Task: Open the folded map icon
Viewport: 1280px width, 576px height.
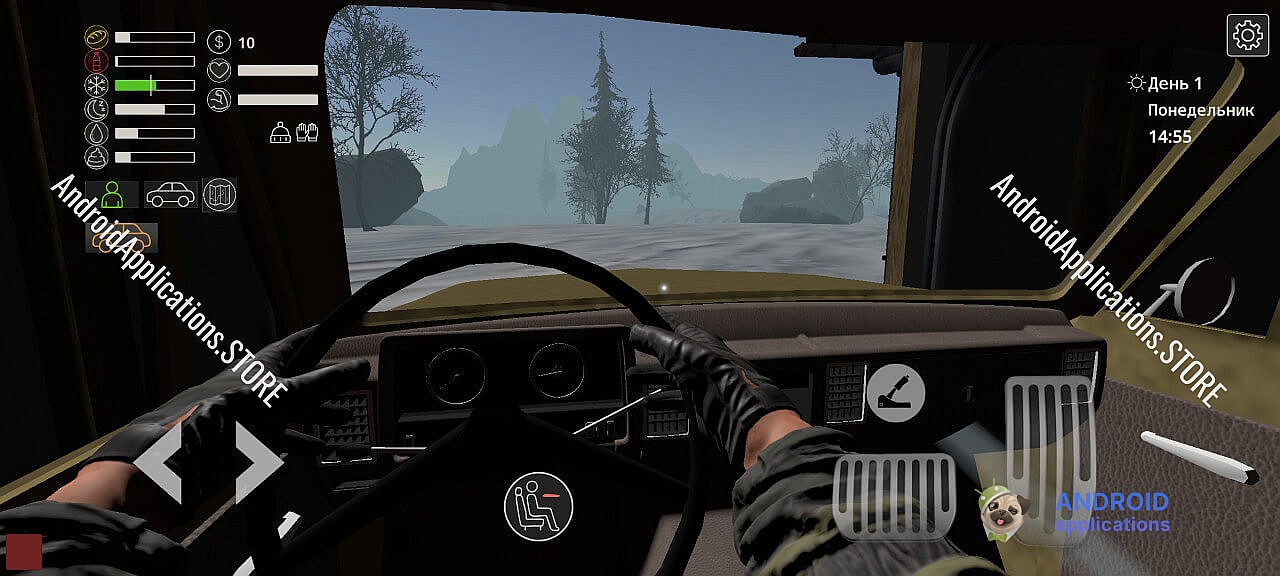Action: [219, 194]
